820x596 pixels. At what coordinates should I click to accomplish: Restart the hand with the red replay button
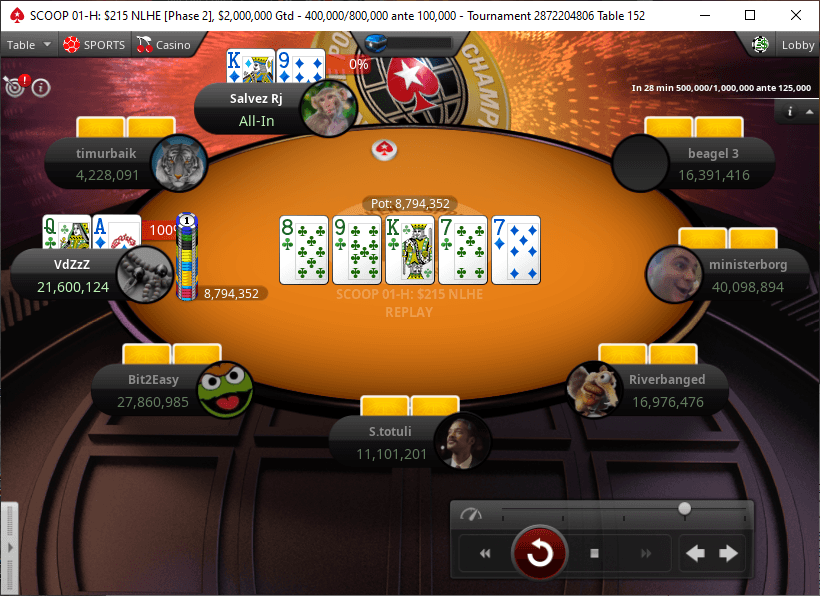[x=540, y=553]
